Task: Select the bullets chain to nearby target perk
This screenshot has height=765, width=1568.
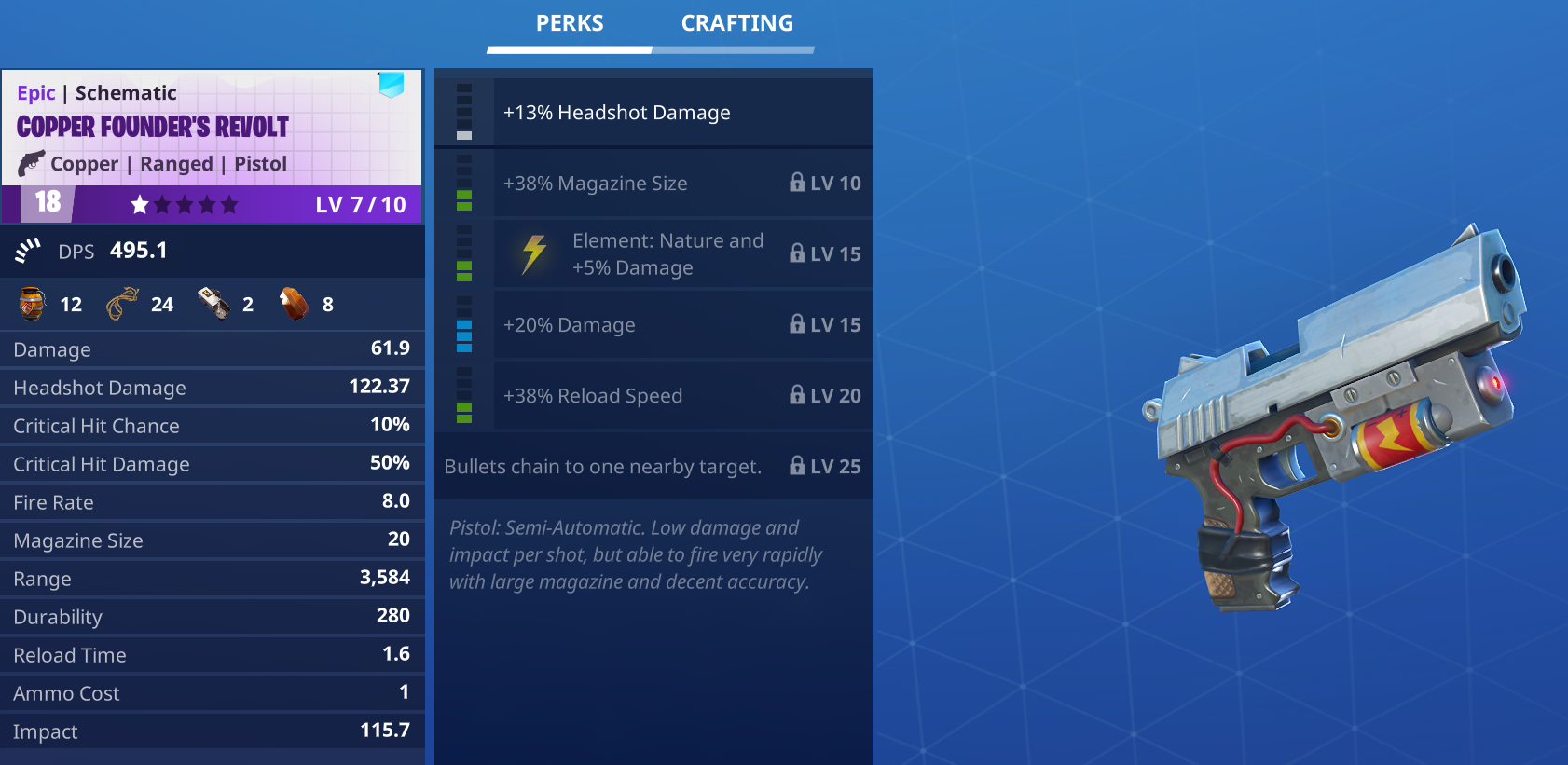Action: (653, 467)
